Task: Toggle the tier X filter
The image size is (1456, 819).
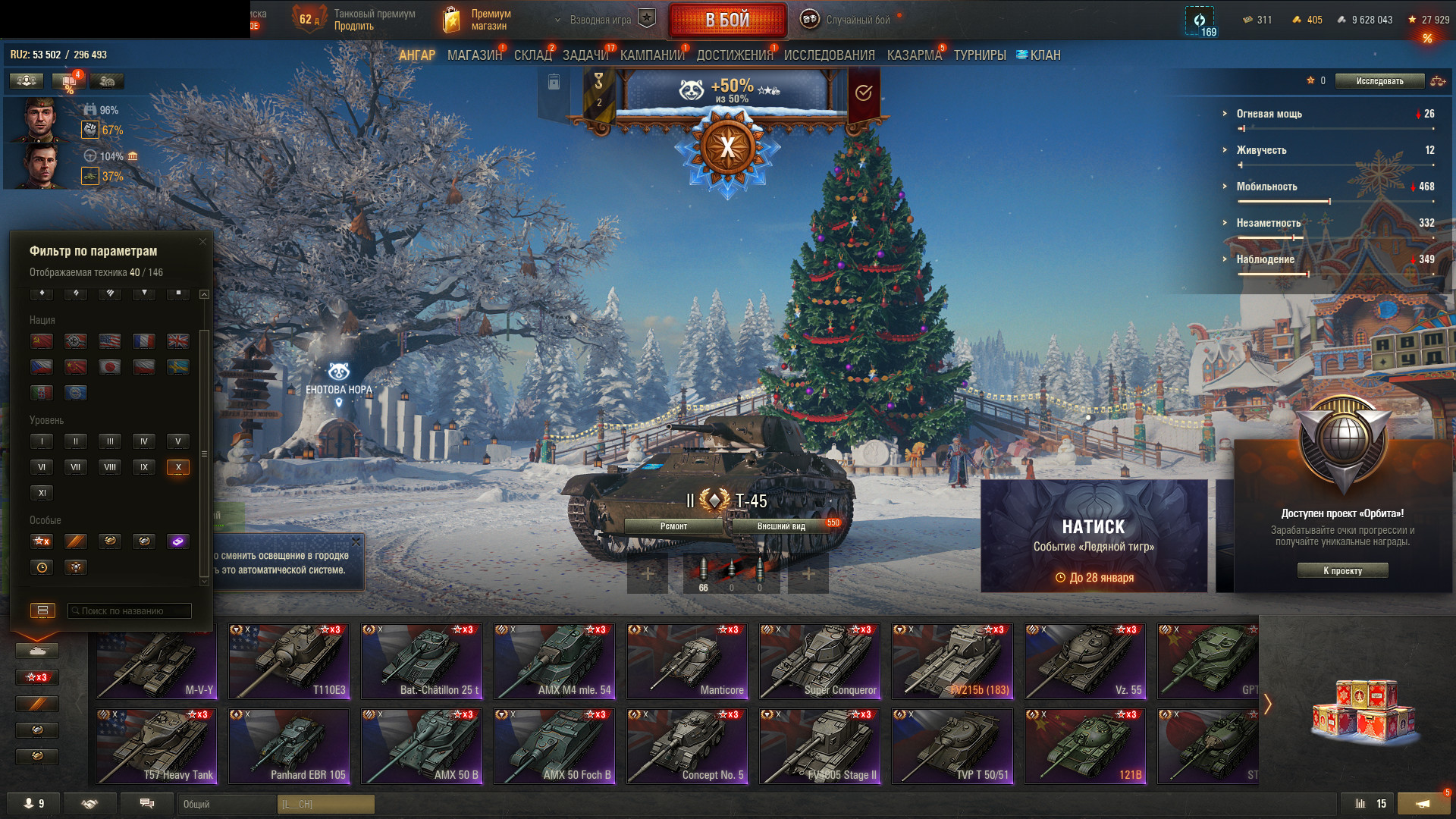Action: click(x=178, y=467)
